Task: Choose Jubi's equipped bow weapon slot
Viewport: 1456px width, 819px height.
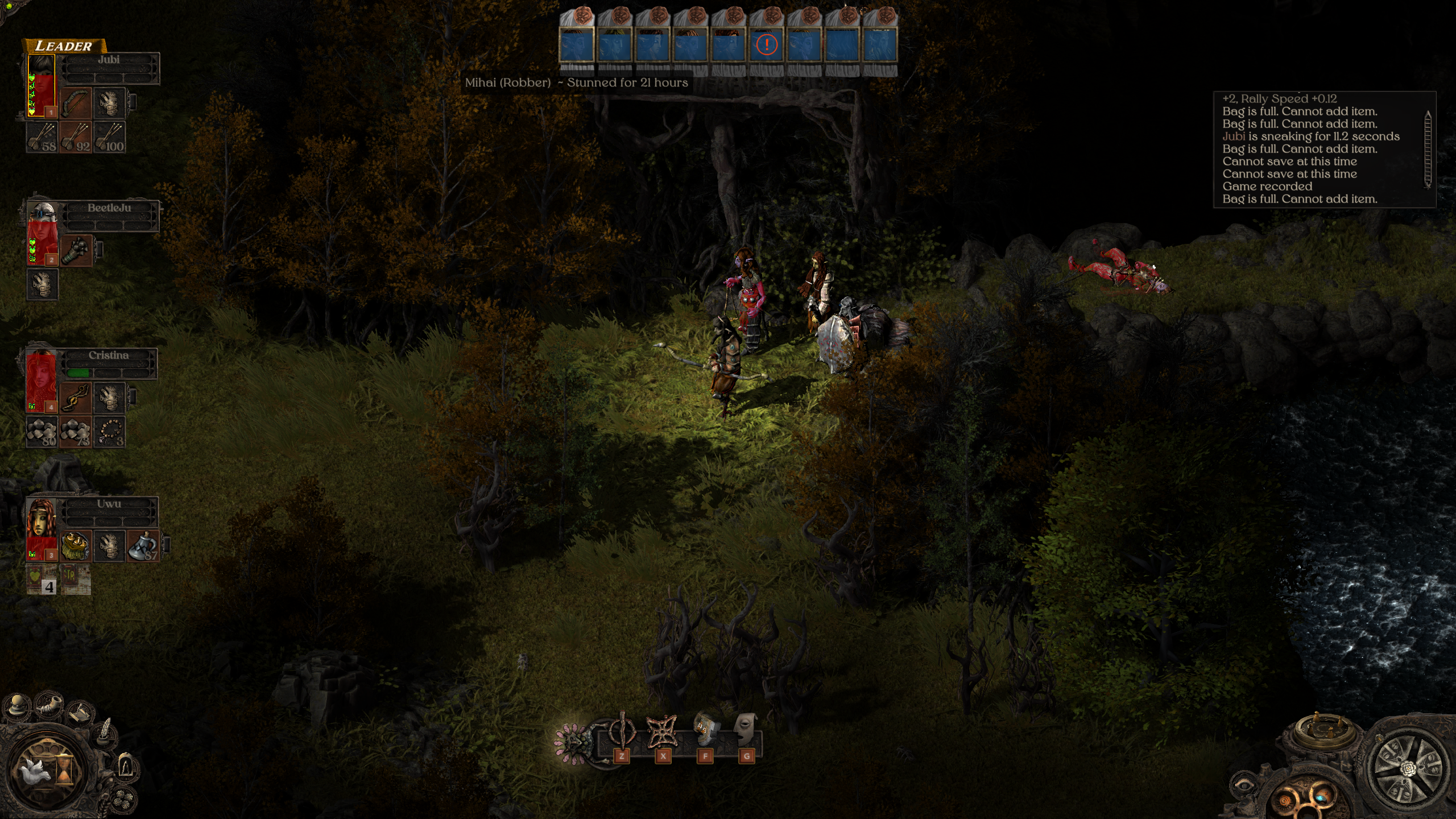Action: pyautogui.click(x=76, y=102)
